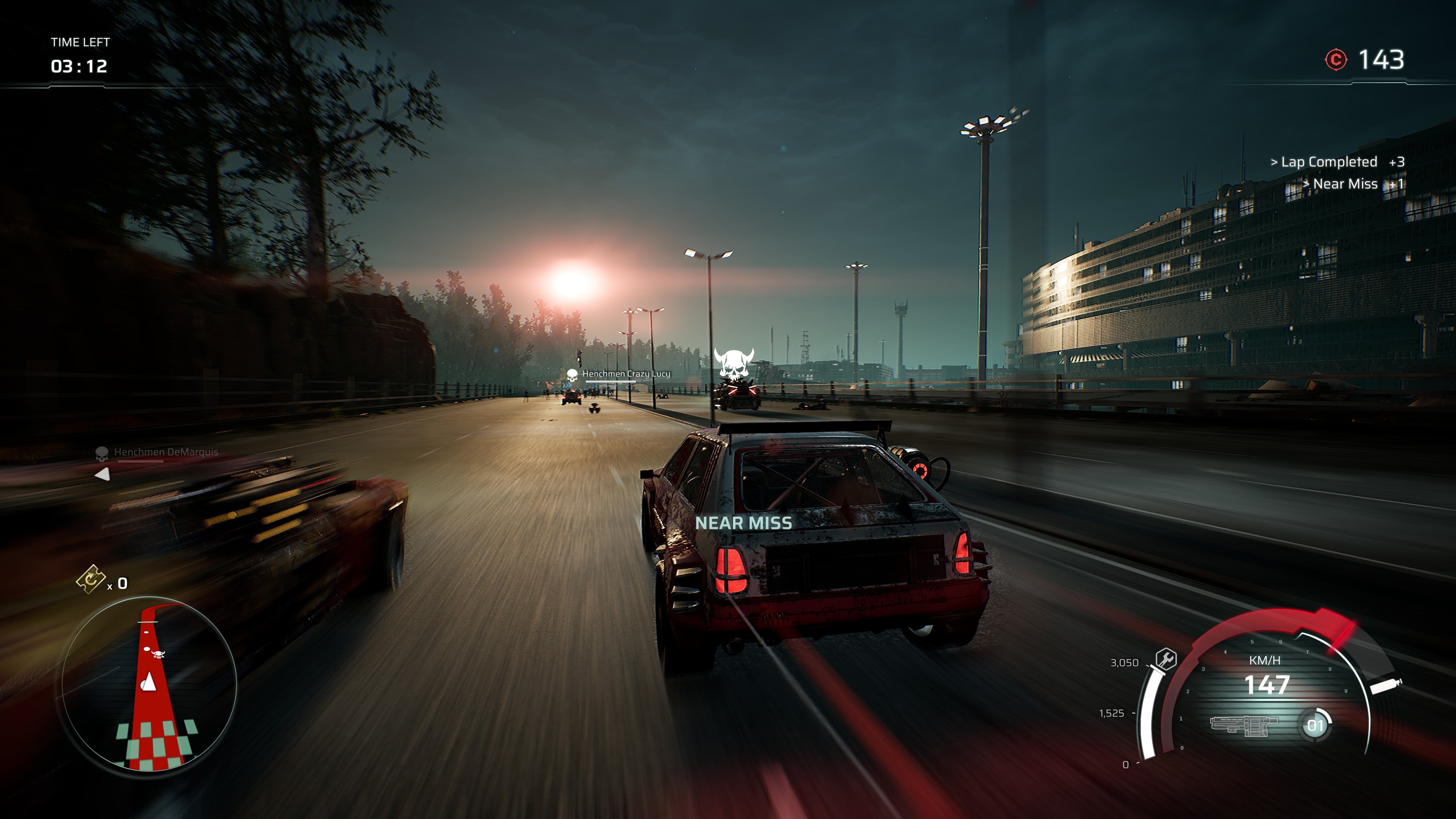
Task: Expand the TIME LEFT panel header
Action: pos(80,42)
